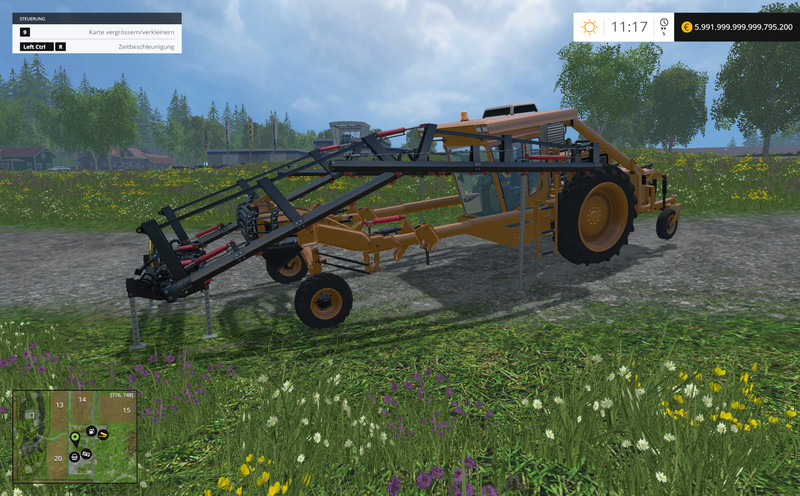Select field 15 on the minimap

click(x=126, y=410)
